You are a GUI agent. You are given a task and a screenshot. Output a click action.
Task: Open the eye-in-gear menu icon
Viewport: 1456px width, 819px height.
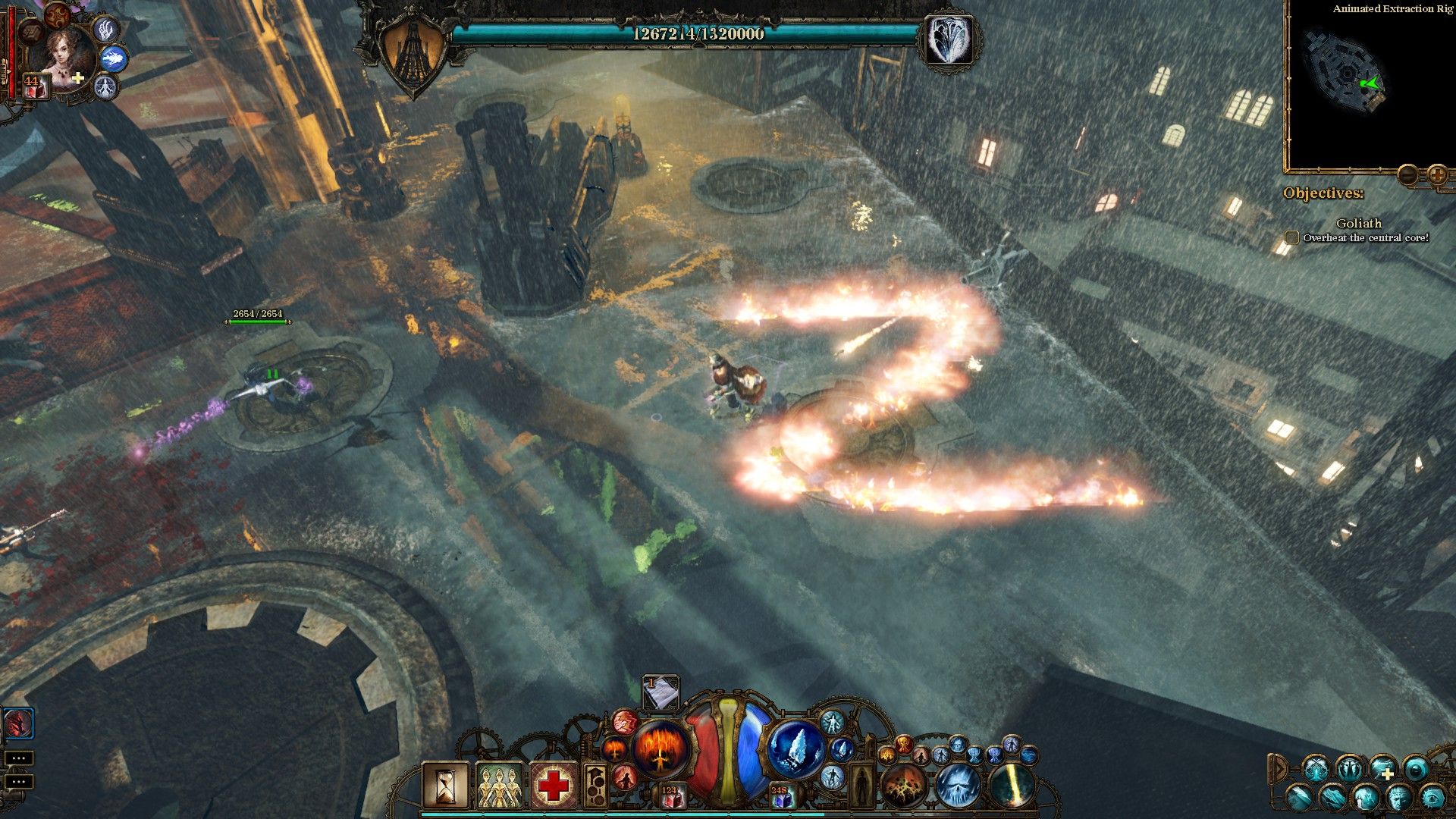pos(1432,796)
